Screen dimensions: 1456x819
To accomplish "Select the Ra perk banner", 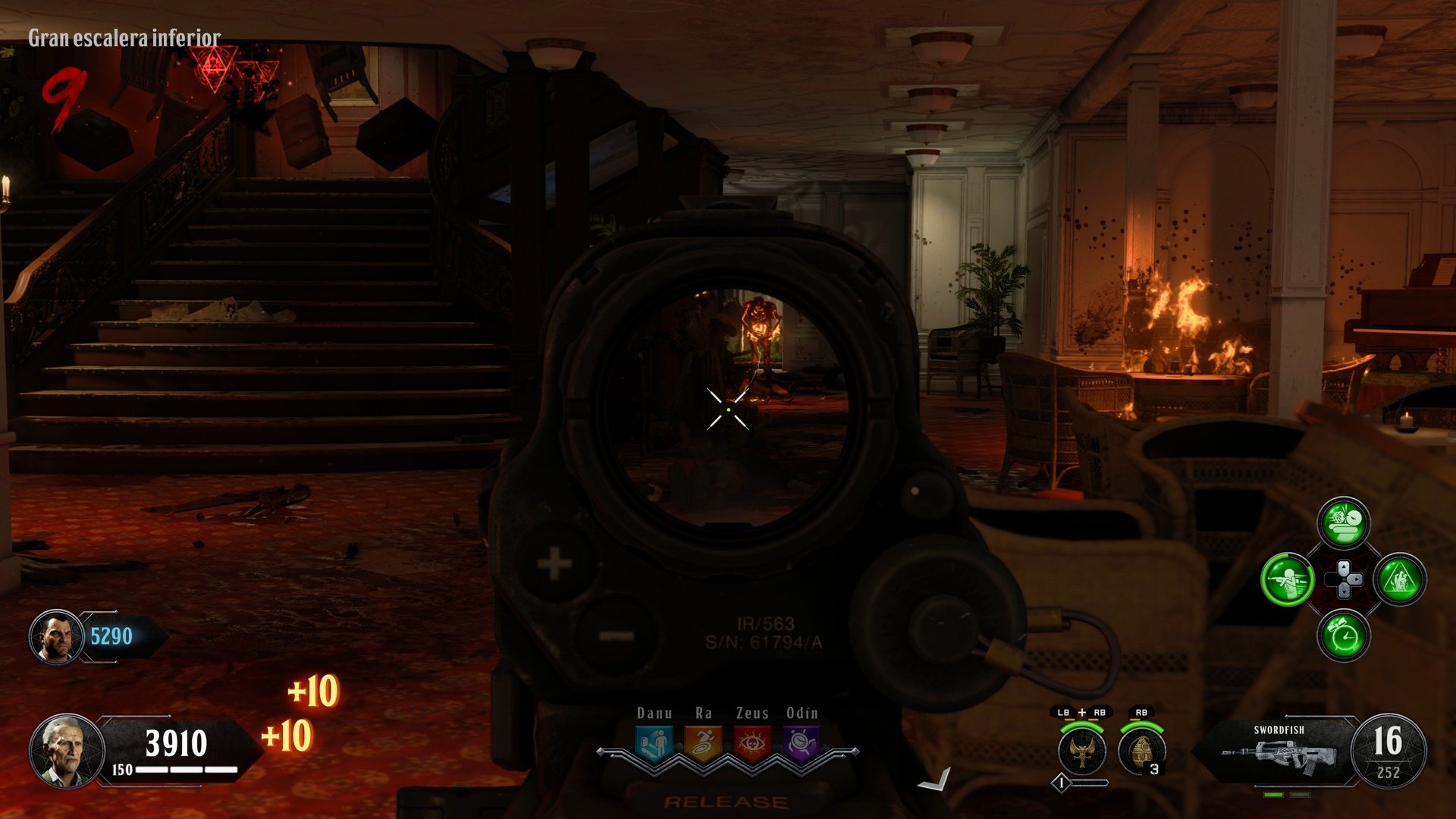I will point(704,741).
